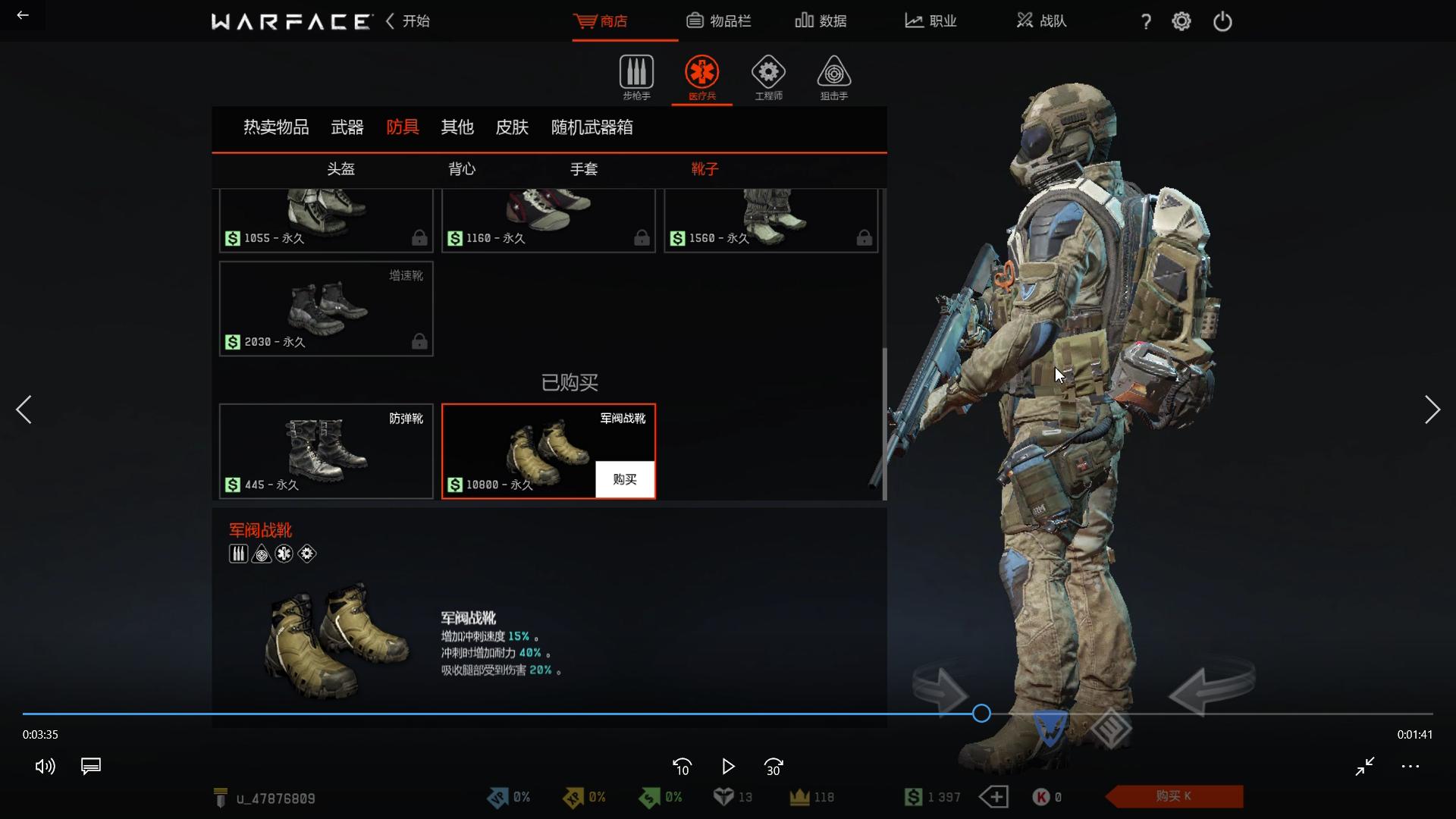Viewport: 1456px width, 819px height.
Task: Show the 头盔 helmet subcategory
Action: 340,169
